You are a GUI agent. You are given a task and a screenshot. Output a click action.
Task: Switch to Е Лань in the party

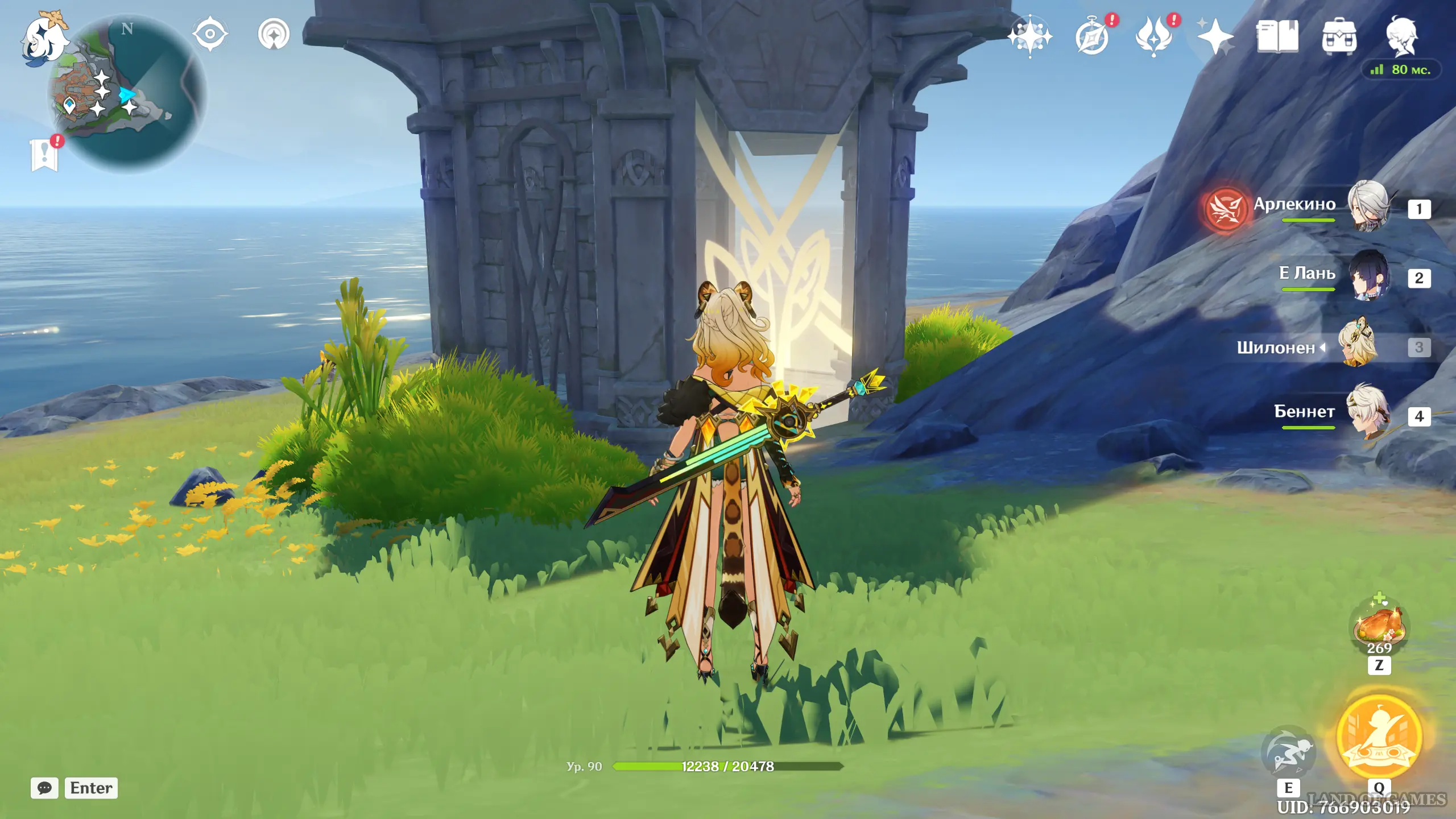pyautogui.click(x=1368, y=275)
